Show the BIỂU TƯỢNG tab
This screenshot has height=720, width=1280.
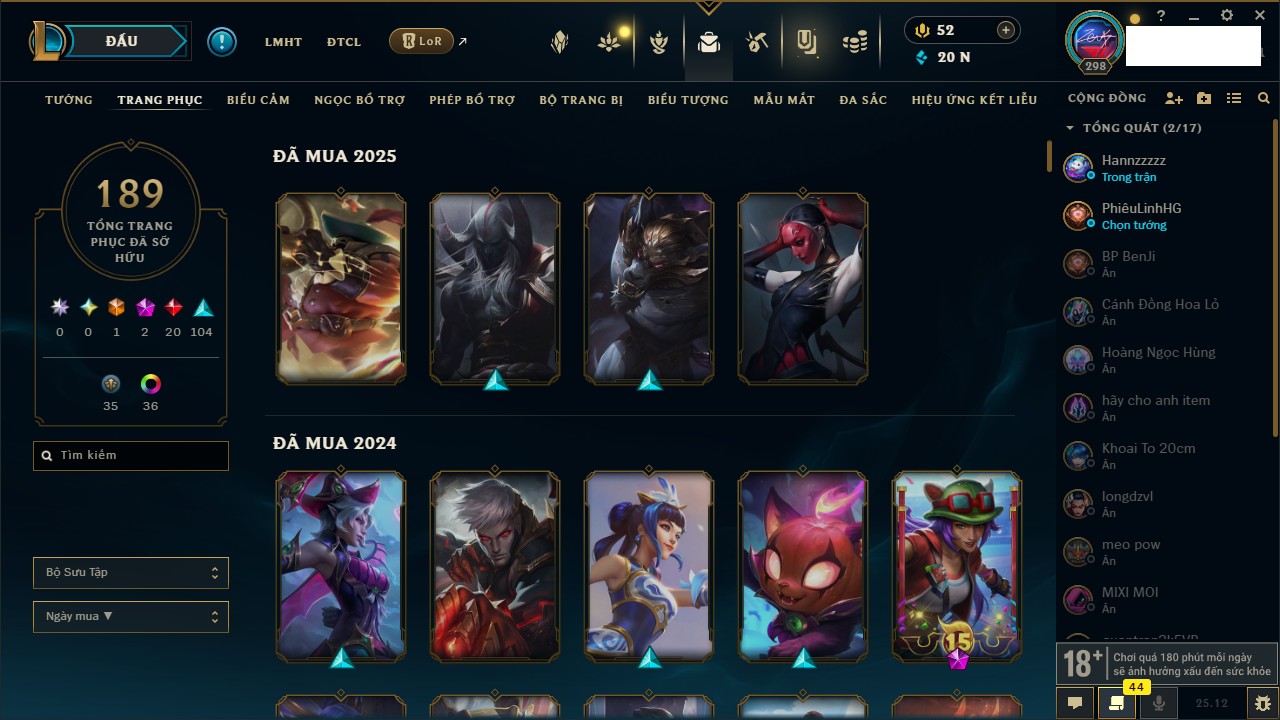coord(688,100)
